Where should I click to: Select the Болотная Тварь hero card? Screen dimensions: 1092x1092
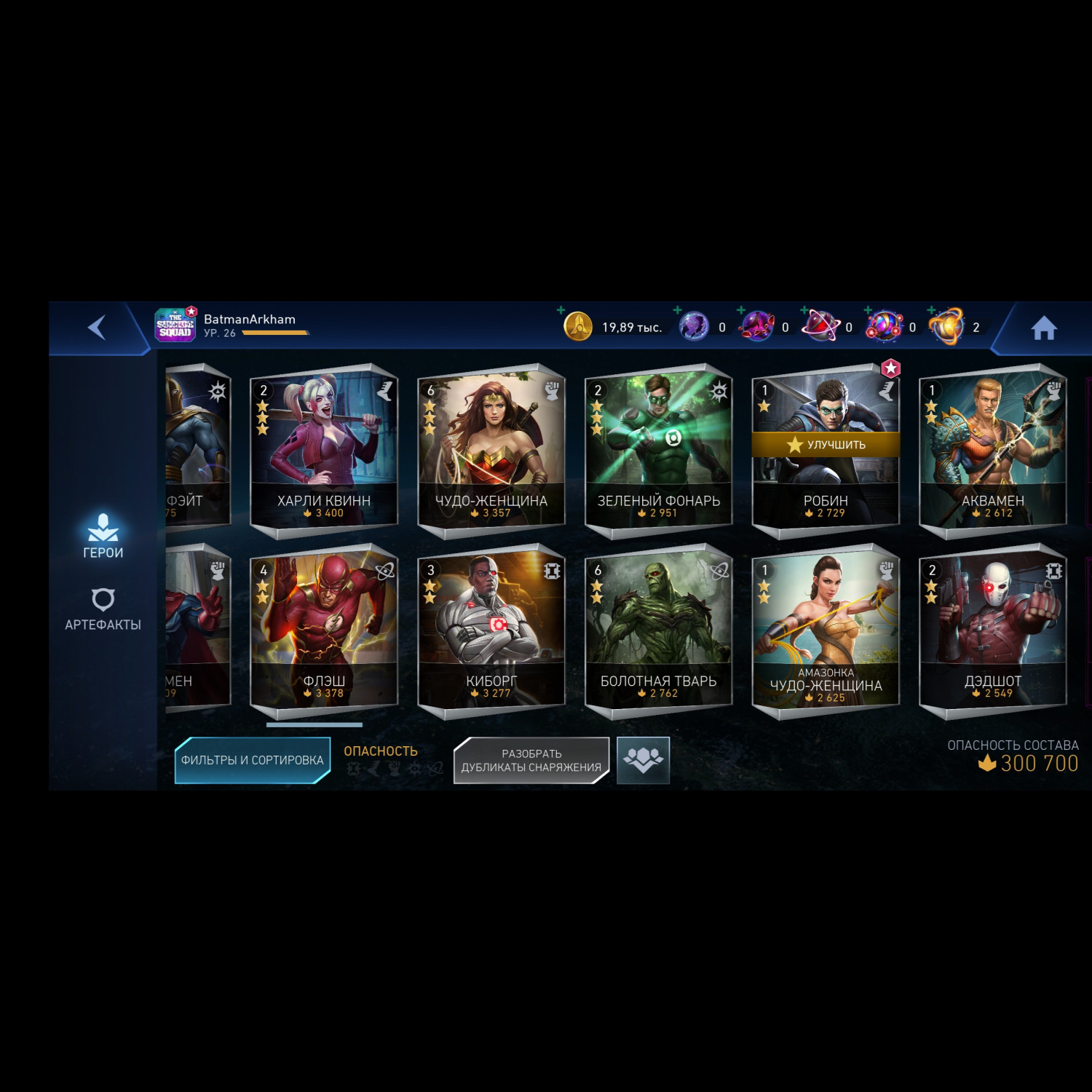[659, 626]
